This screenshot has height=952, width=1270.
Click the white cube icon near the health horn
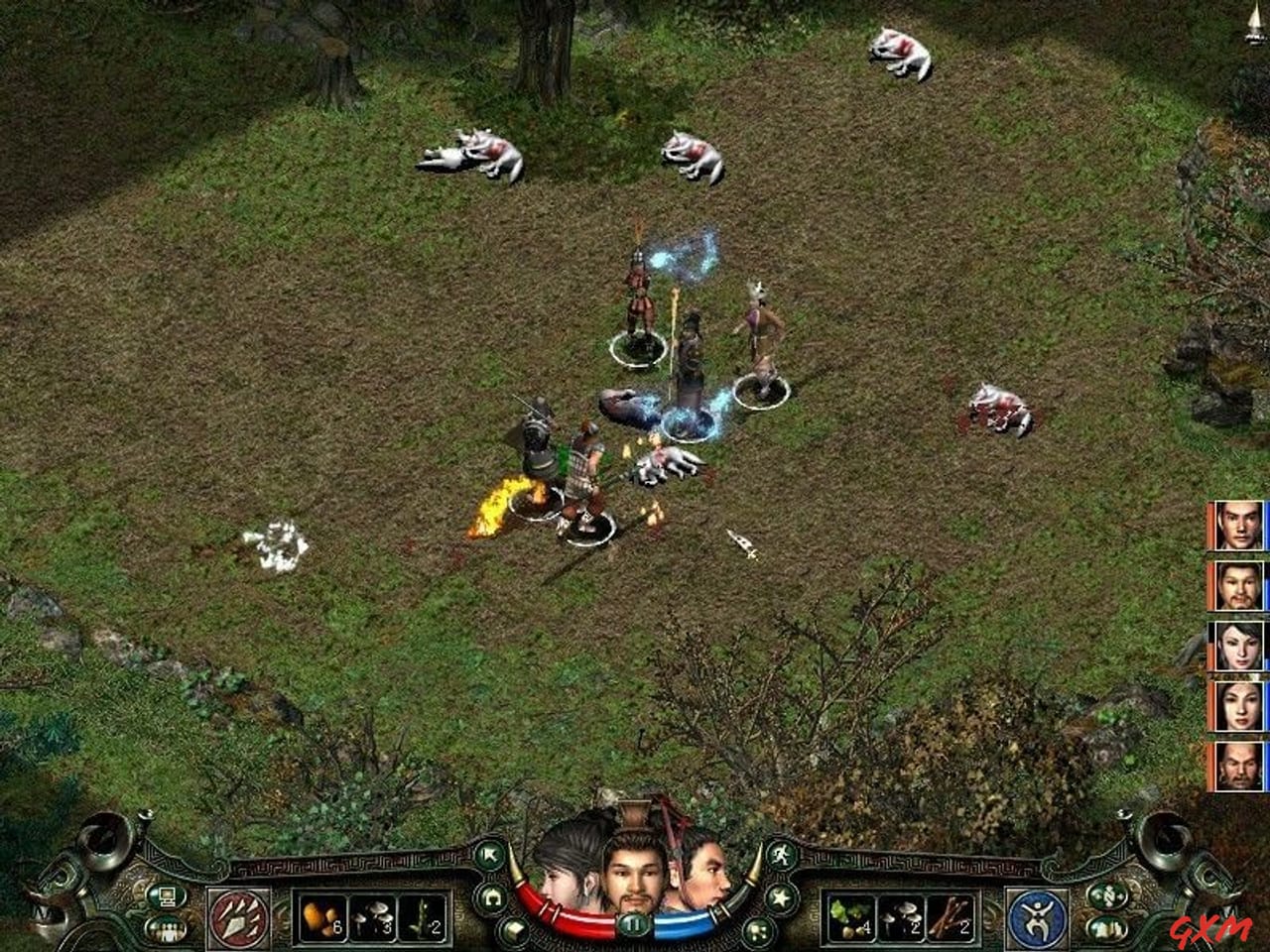[x=513, y=928]
